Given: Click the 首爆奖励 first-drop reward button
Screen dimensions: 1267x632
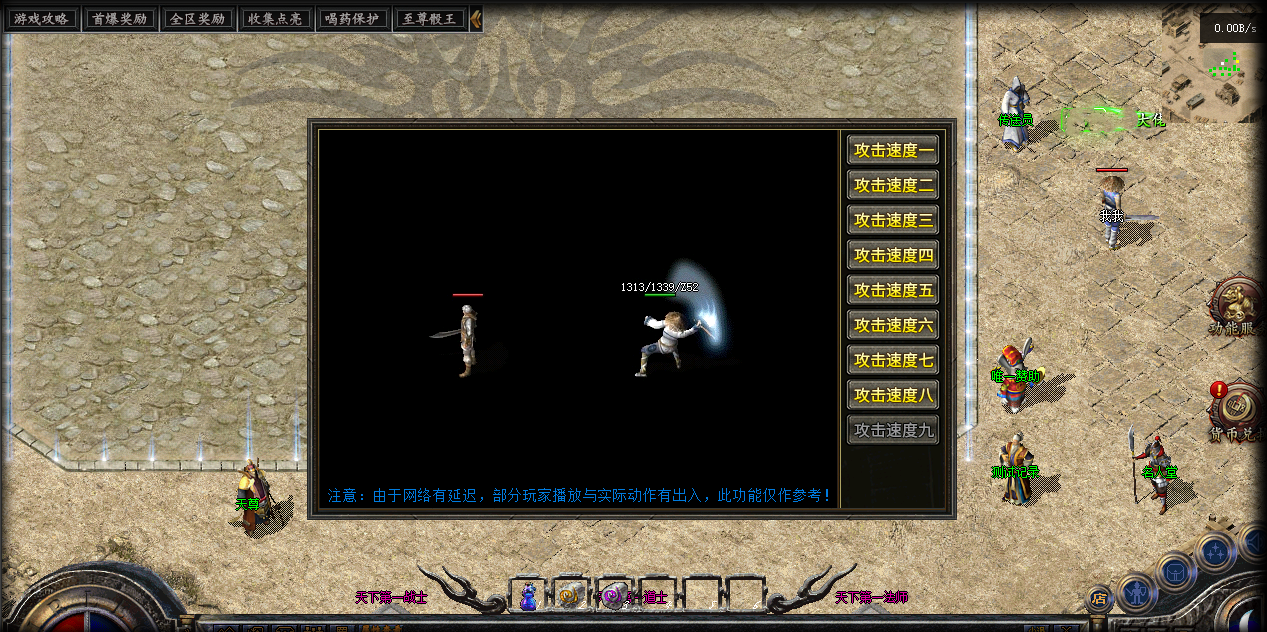Looking at the screenshot, I should [118, 19].
